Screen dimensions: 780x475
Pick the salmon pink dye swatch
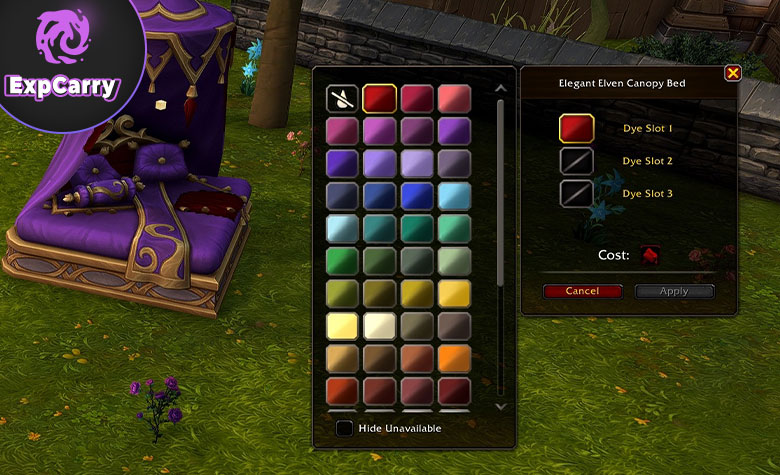453,98
